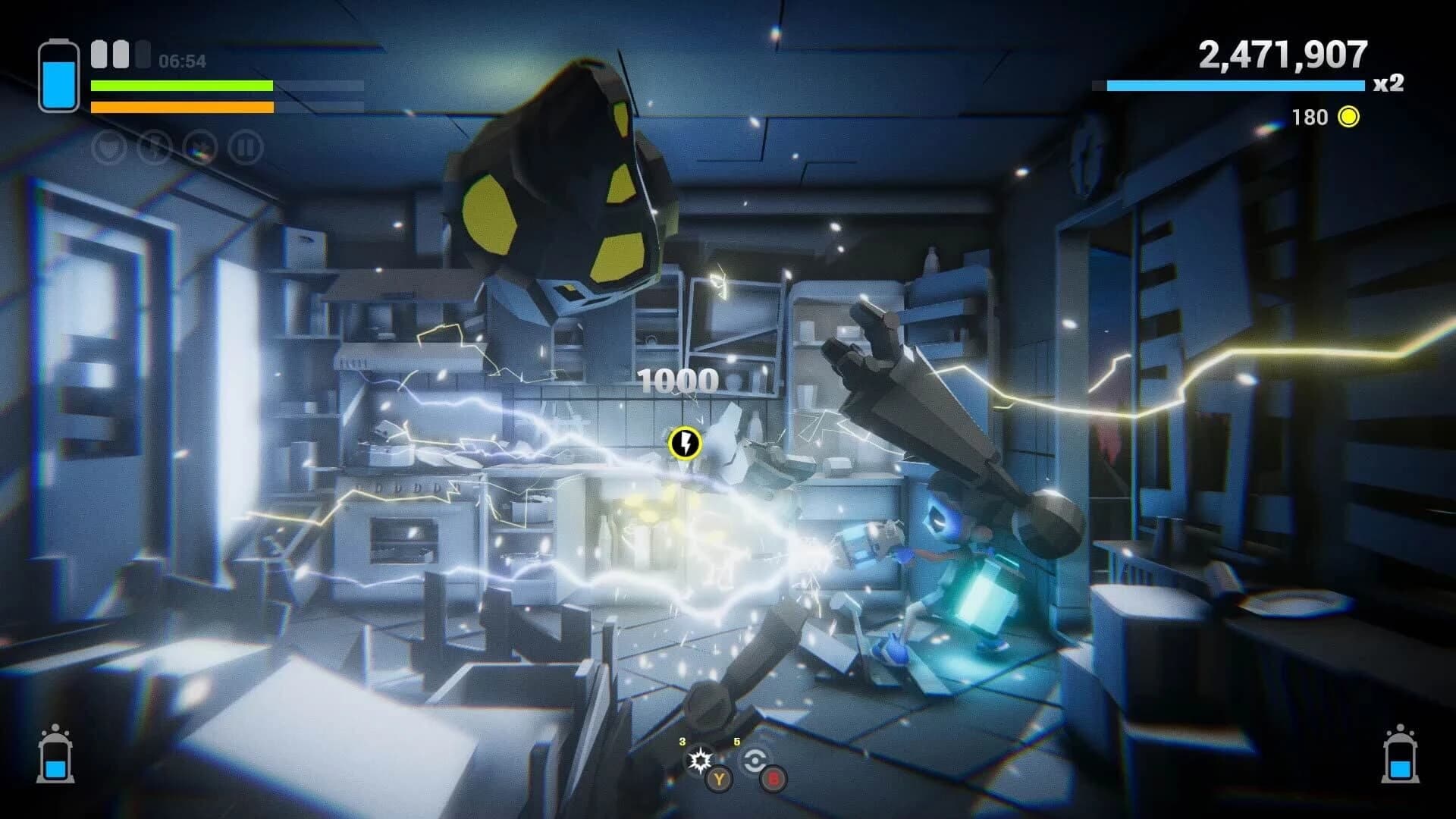Click the empty third charge segment near the timer
The height and width of the screenshot is (819, 1456).
pos(143,53)
